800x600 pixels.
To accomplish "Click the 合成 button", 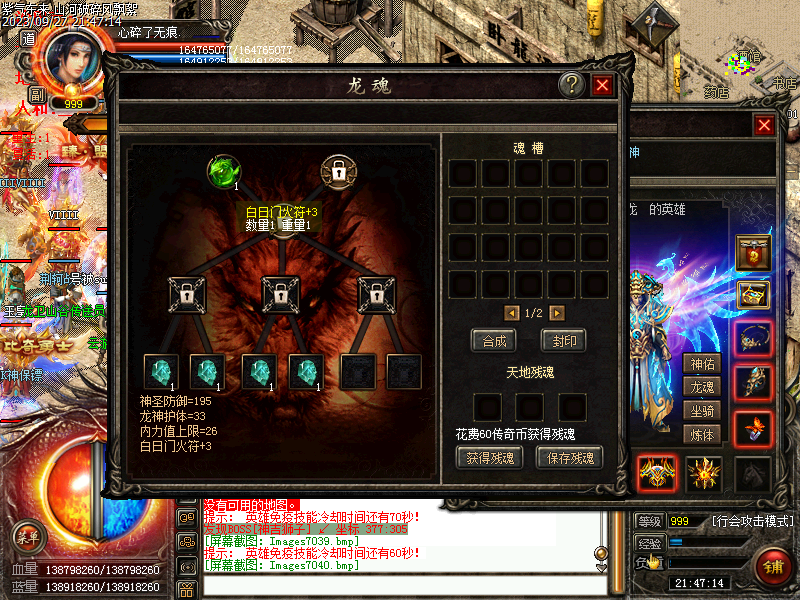I will coord(494,340).
